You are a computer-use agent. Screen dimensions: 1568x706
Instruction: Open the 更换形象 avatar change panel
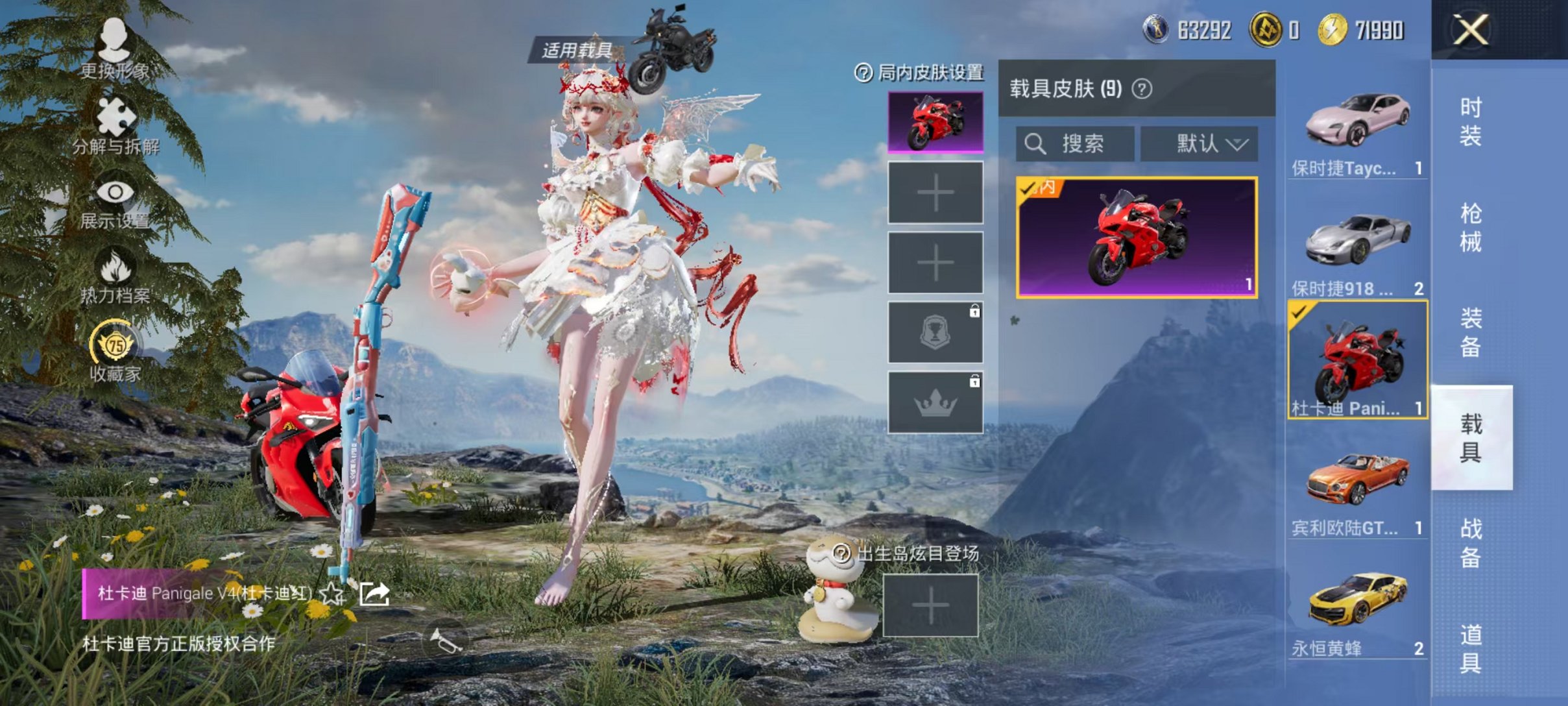pos(115,48)
